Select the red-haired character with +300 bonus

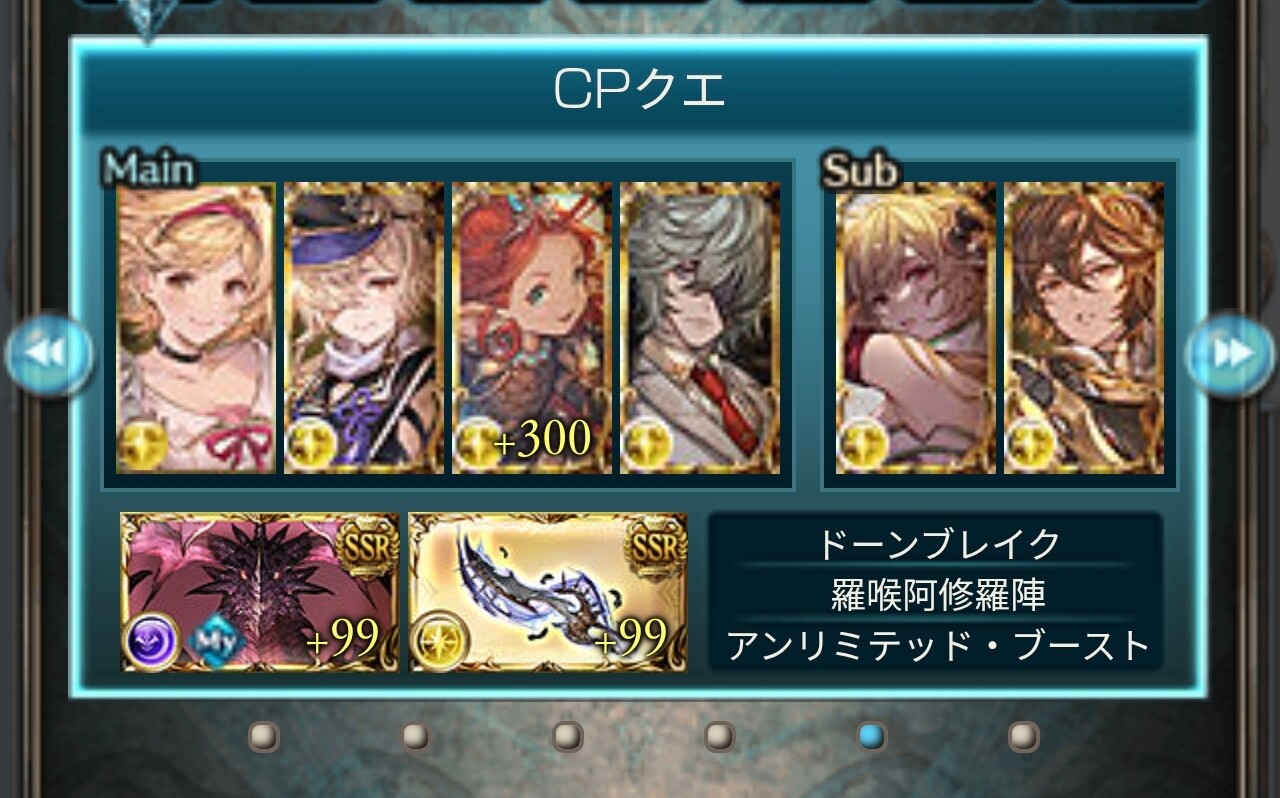point(531,328)
